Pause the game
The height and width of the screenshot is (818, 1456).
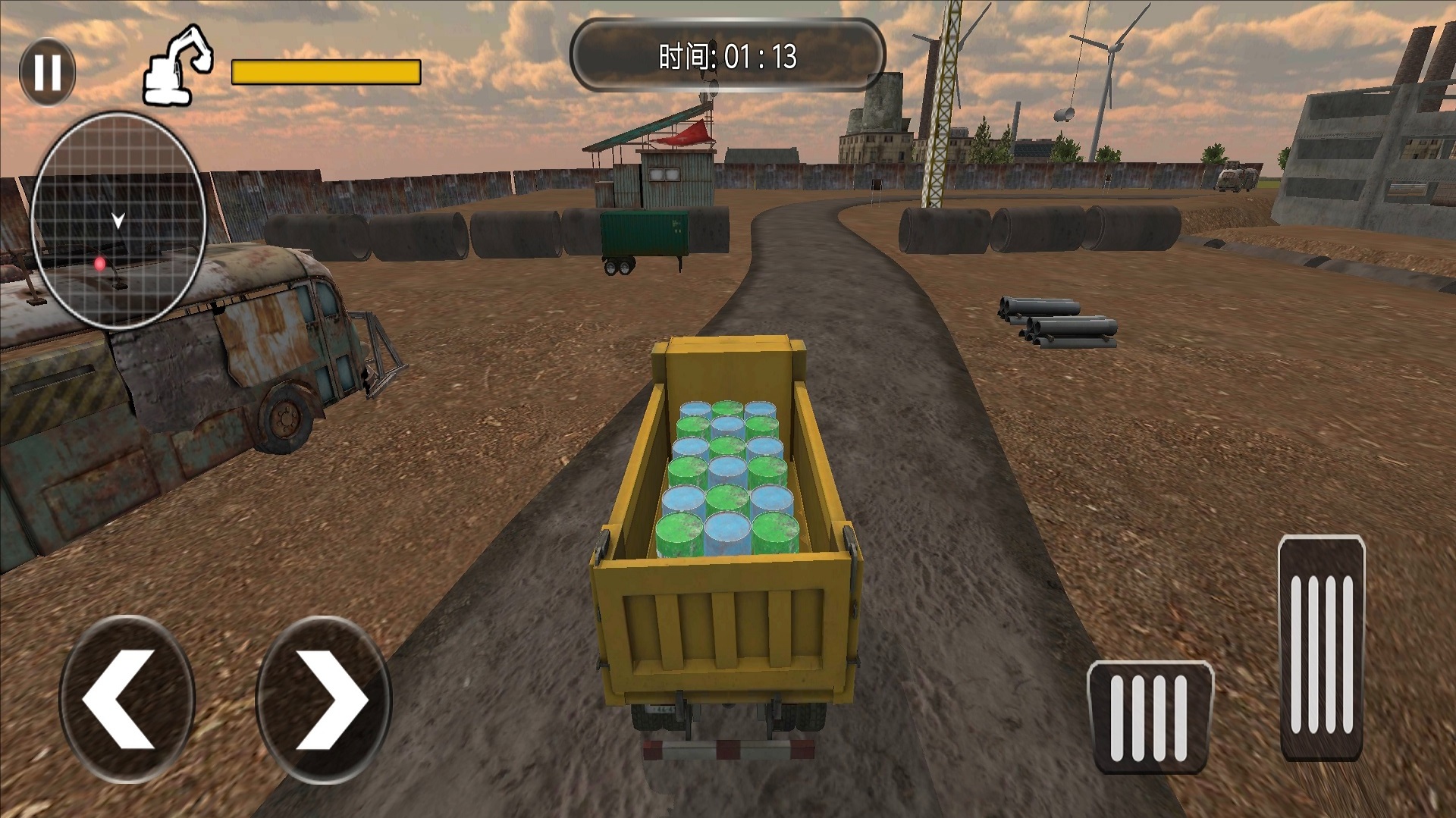47,72
